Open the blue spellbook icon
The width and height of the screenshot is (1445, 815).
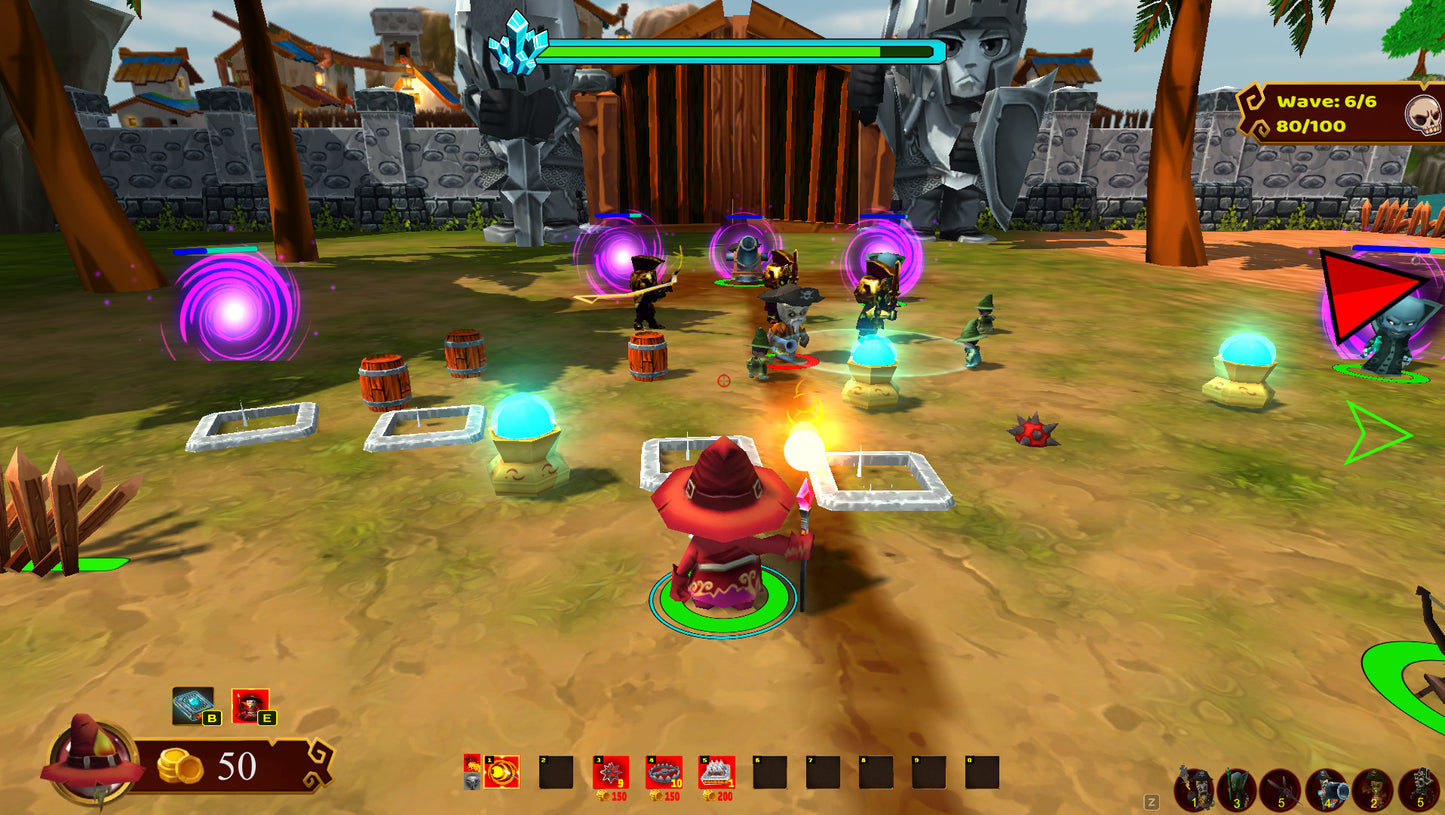(x=192, y=705)
